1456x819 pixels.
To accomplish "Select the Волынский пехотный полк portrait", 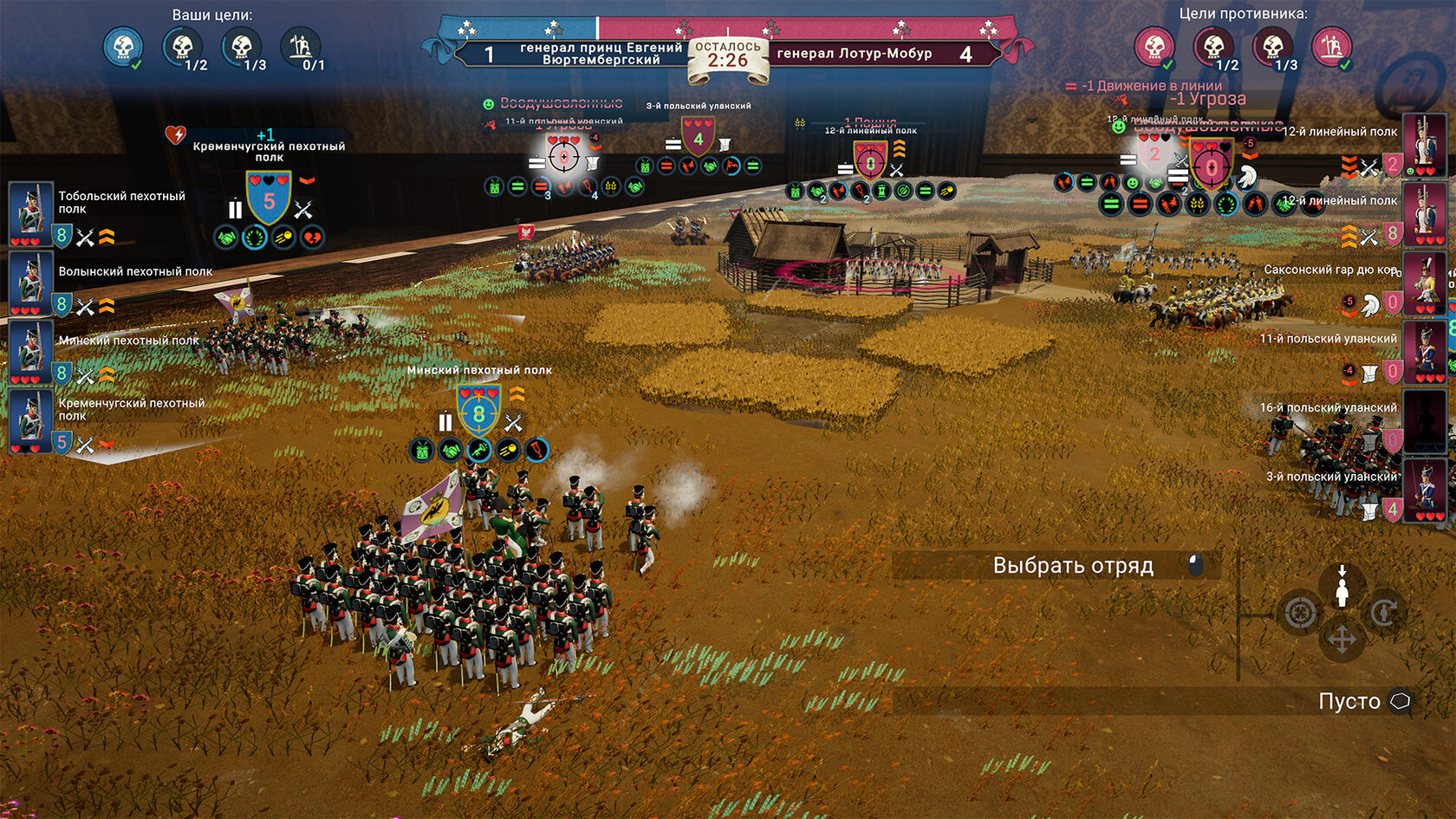I will [30, 283].
